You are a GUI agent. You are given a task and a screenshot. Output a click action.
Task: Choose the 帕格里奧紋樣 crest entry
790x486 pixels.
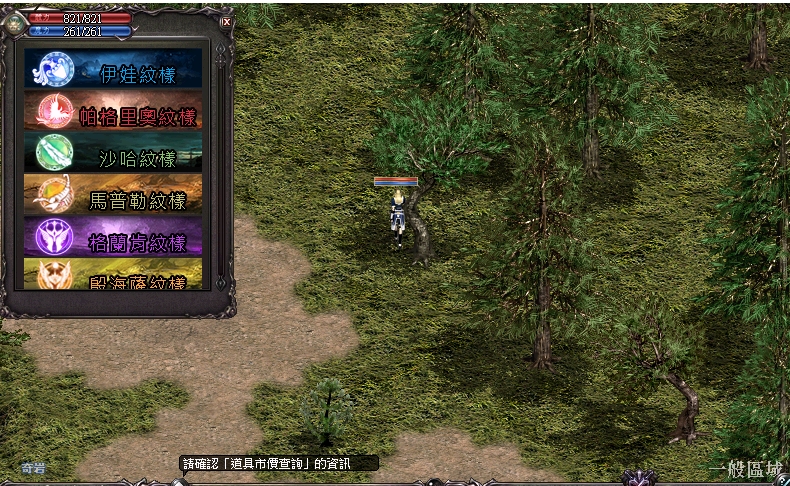[x=113, y=111]
